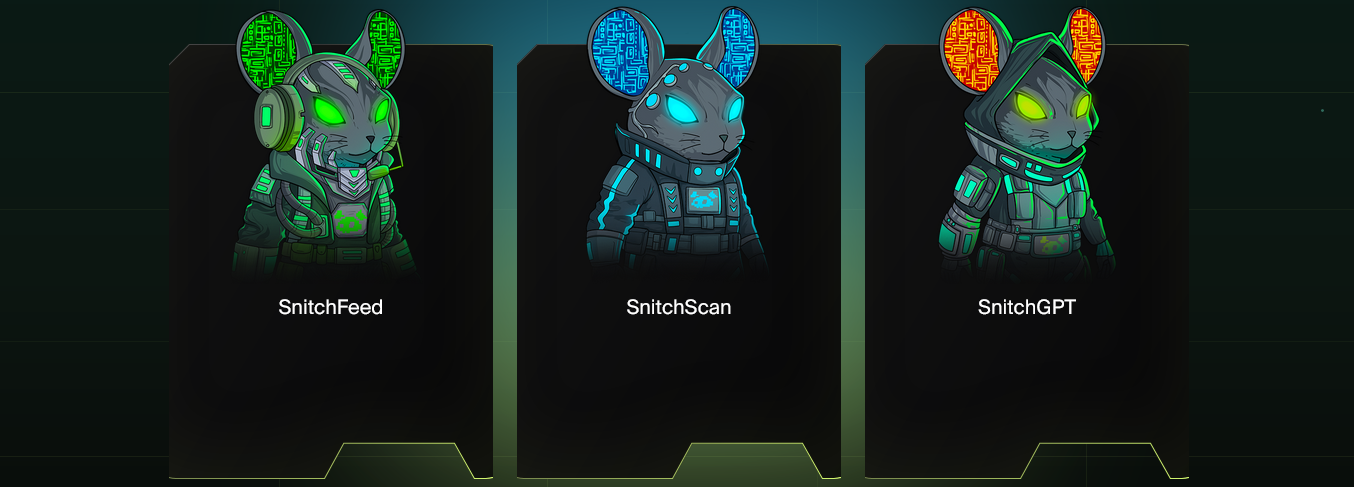The image size is (1354, 487).
Task: Open the SnitchGPT card
Action: click(x=1026, y=306)
